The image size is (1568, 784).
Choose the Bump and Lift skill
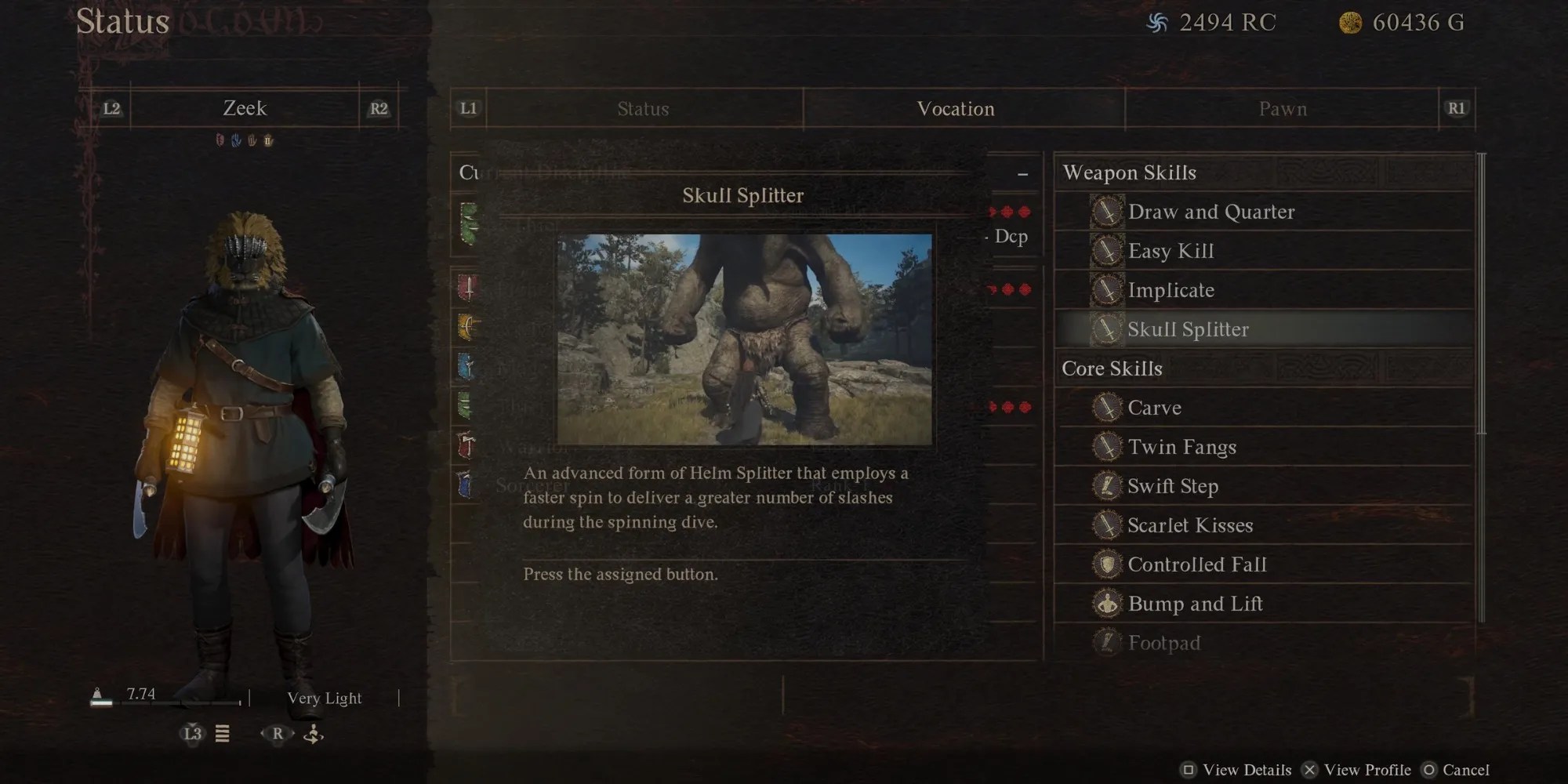coord(1195,604)
